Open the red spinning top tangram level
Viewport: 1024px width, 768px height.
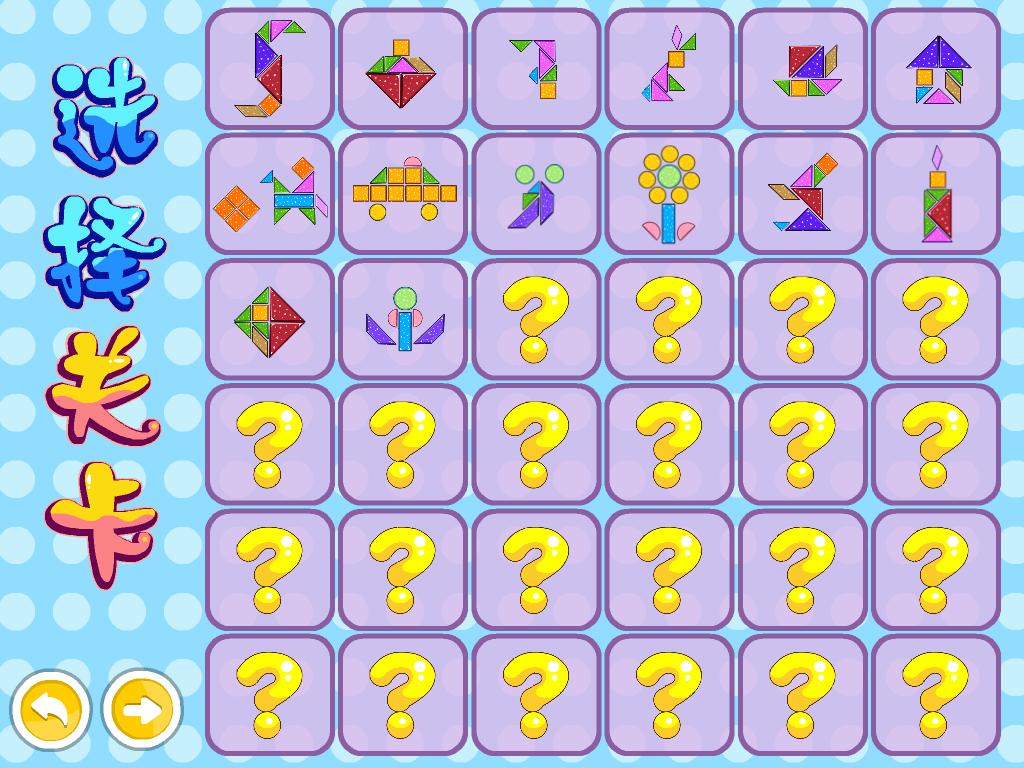[x=402, y=69]
